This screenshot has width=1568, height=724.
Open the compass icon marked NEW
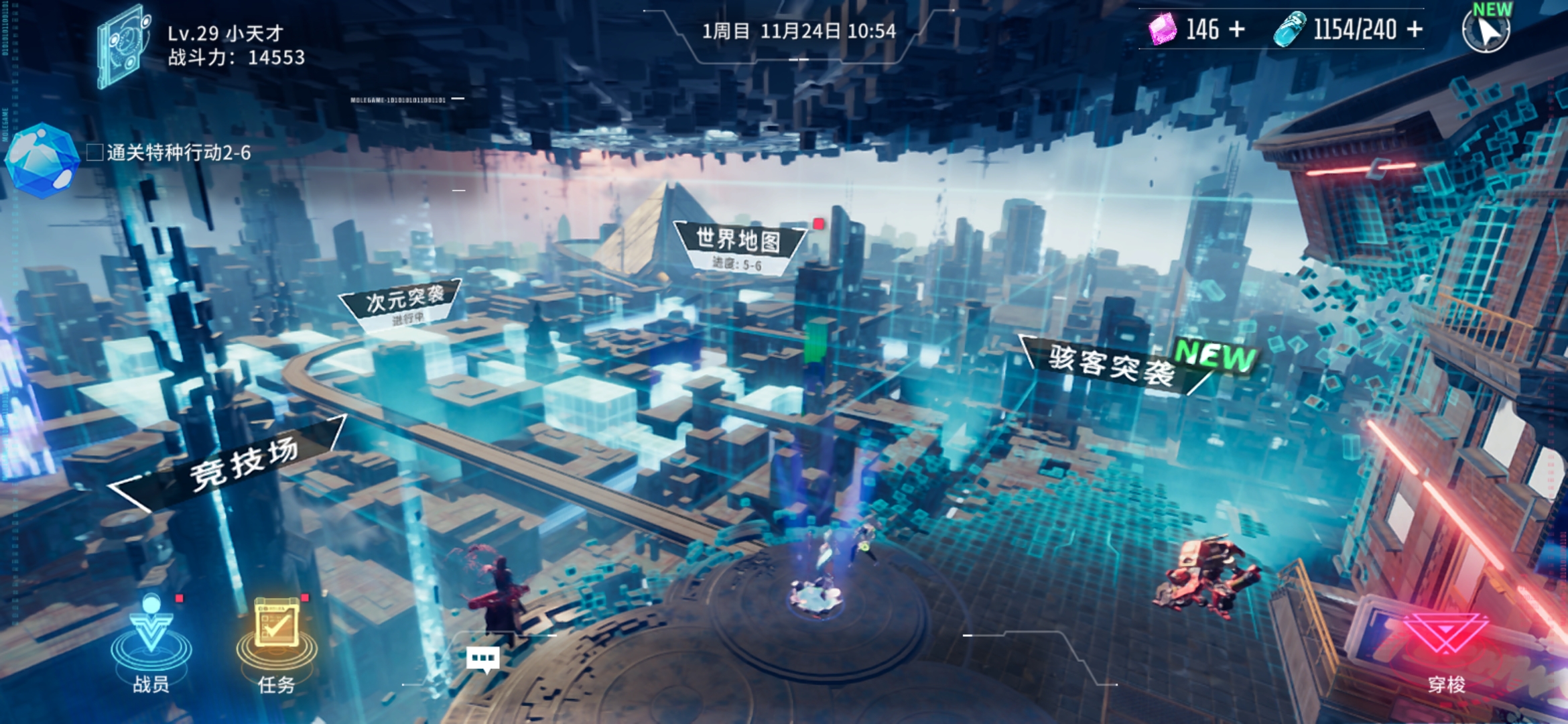[x=1486, y=29]
